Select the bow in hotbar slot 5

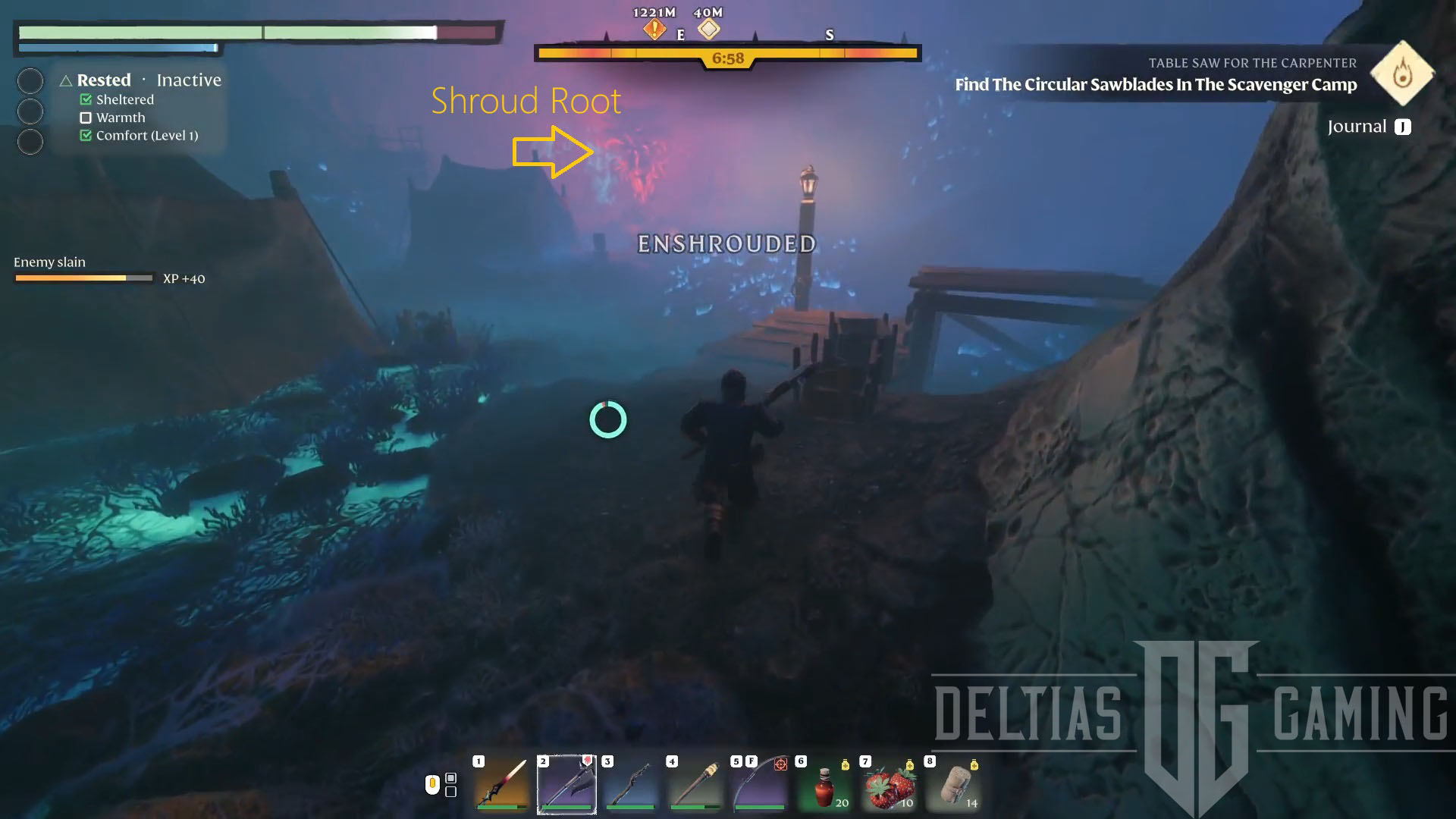(x=760, y=785)
